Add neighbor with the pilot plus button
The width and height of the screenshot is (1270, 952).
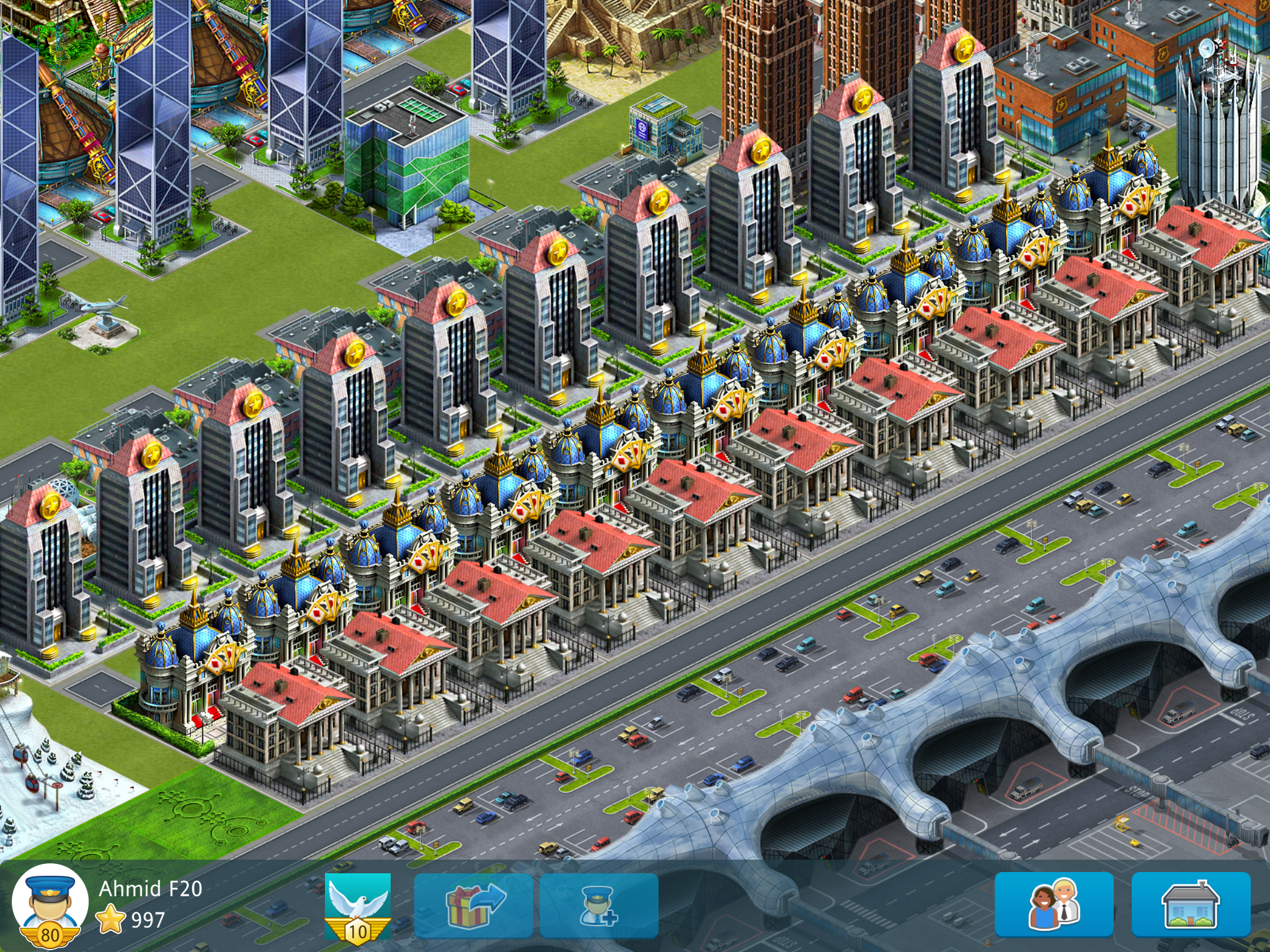tap(599, 906)
